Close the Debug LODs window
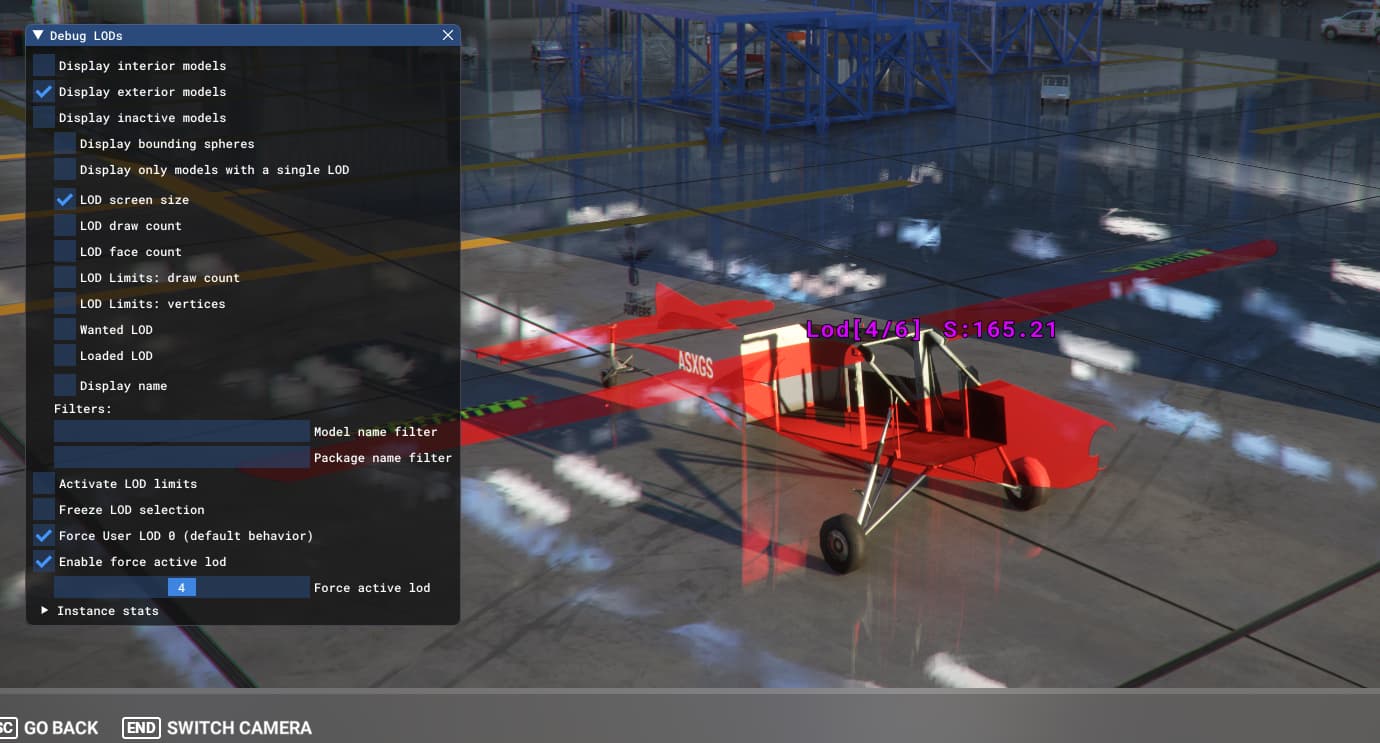Screen dimensions: 1380x743 [448, 35]
